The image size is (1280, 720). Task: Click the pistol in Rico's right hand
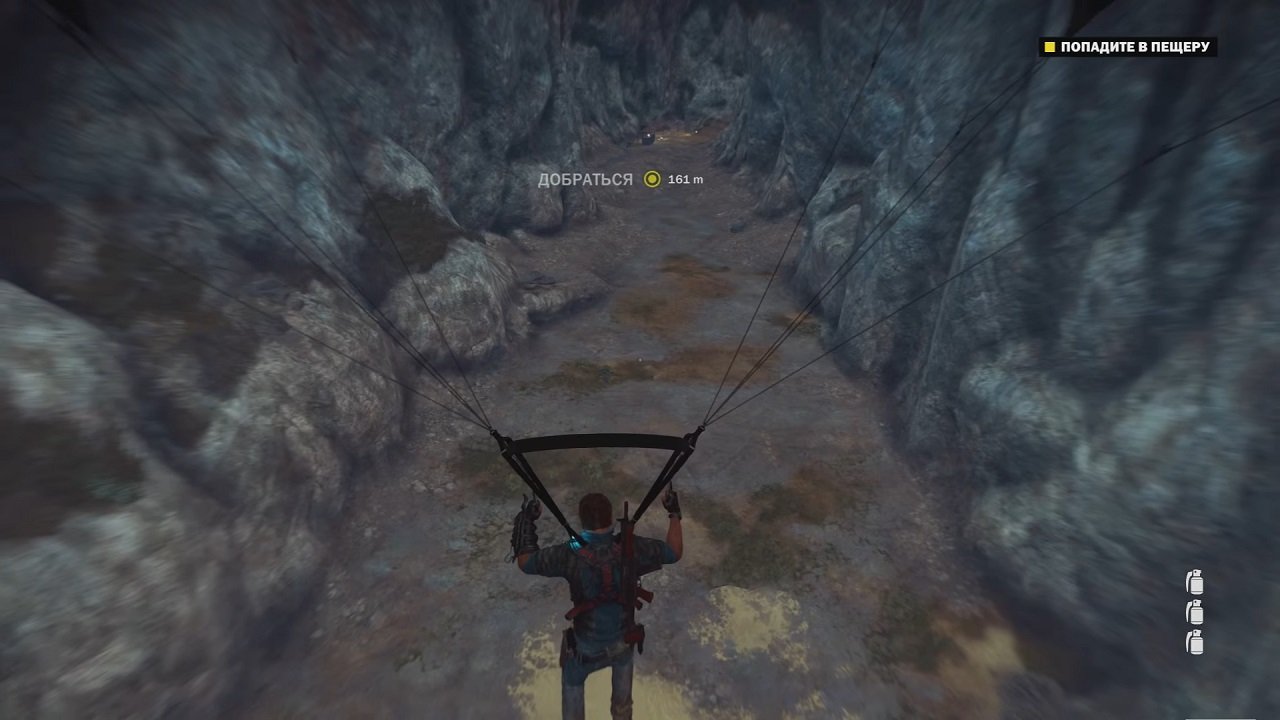coord(672,500)
